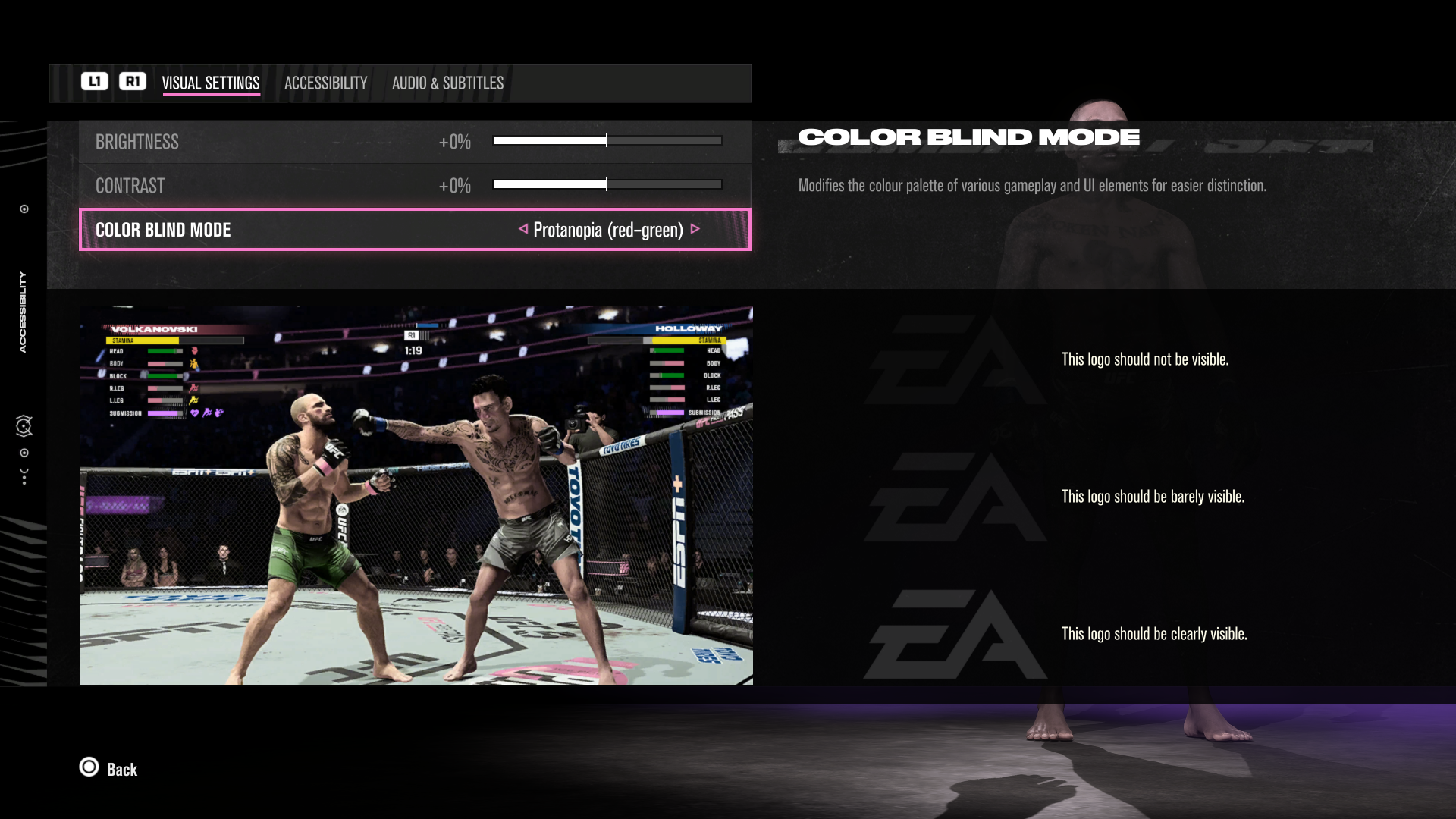The width and height of the screenshot is (1456, 819).
Task: Click the gameplay preview thumbnail
Action: (x=416, y=495)
